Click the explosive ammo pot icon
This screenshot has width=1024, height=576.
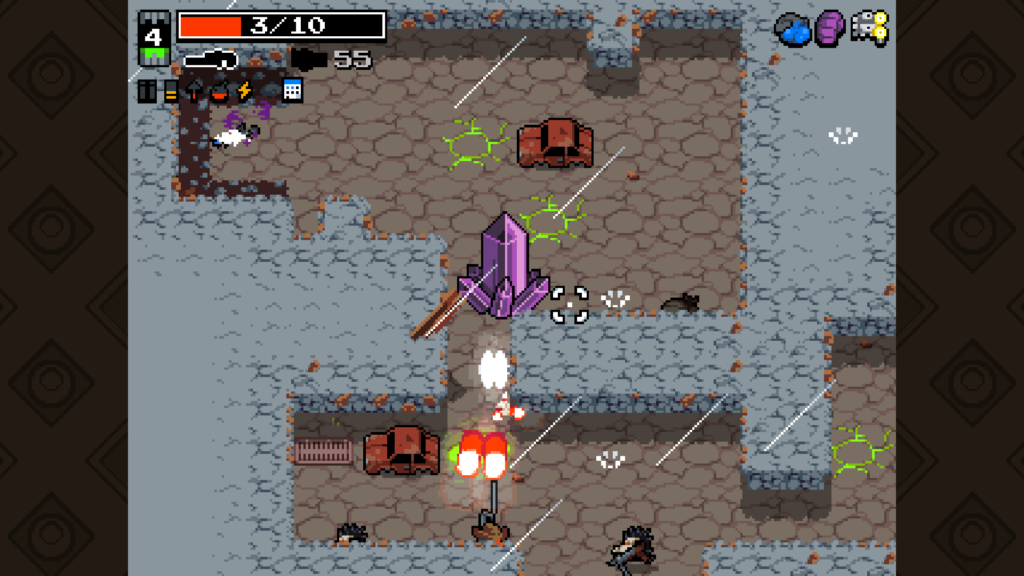(218, 92)
